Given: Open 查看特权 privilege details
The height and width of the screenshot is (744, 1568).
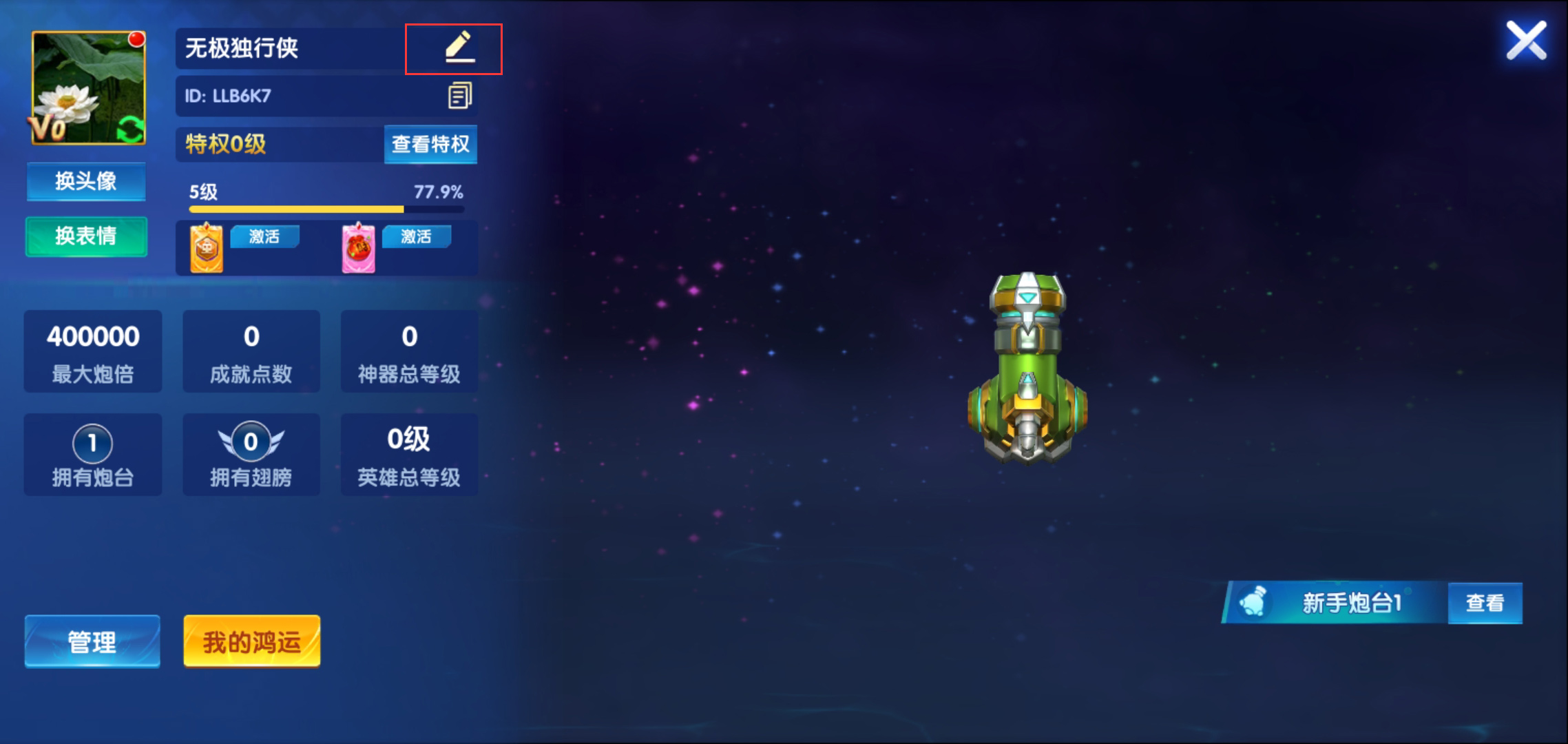Looking at the screenshot, I should click(x=430, y=145).
